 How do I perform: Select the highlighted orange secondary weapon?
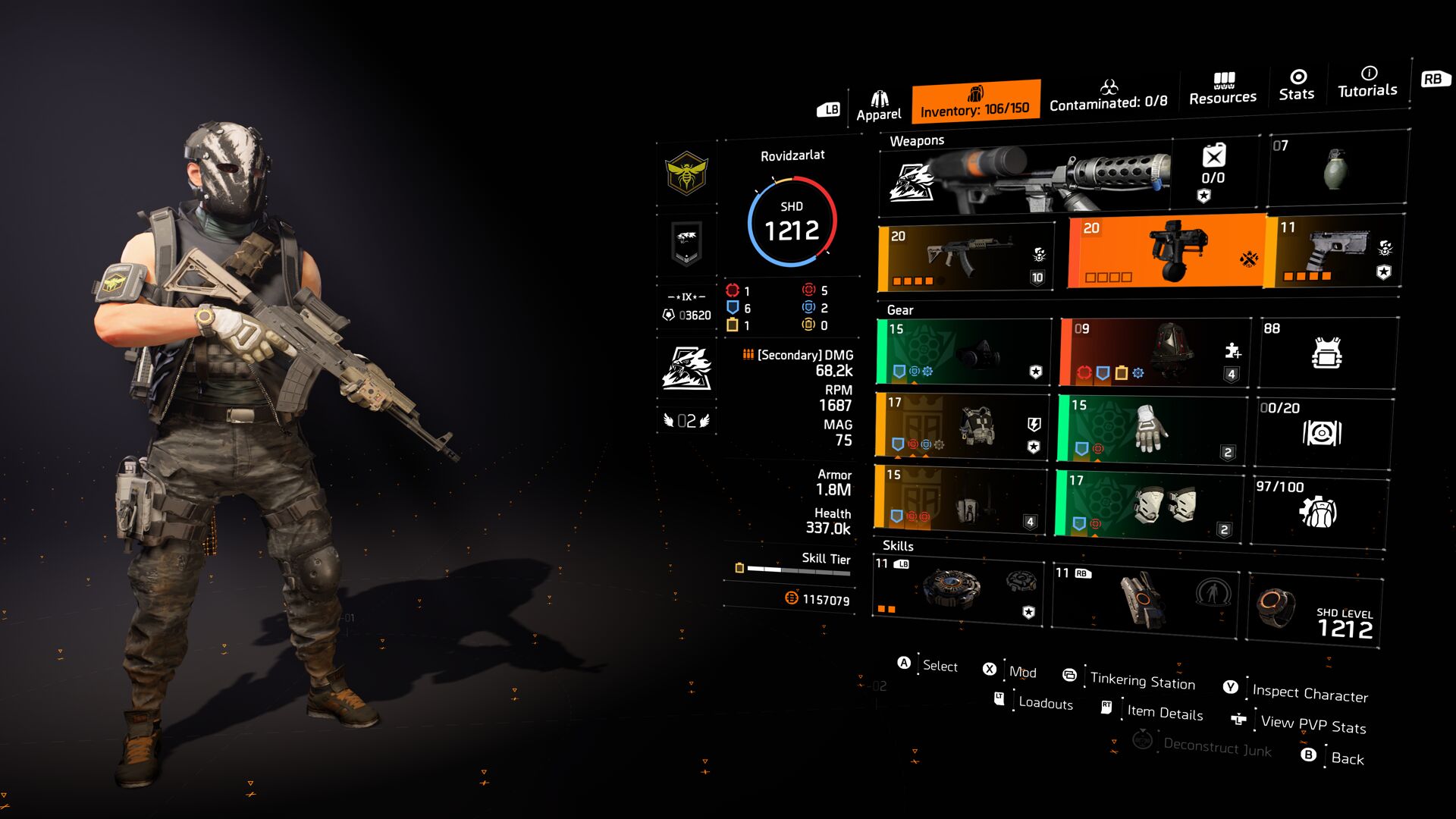coord(1166,252)
